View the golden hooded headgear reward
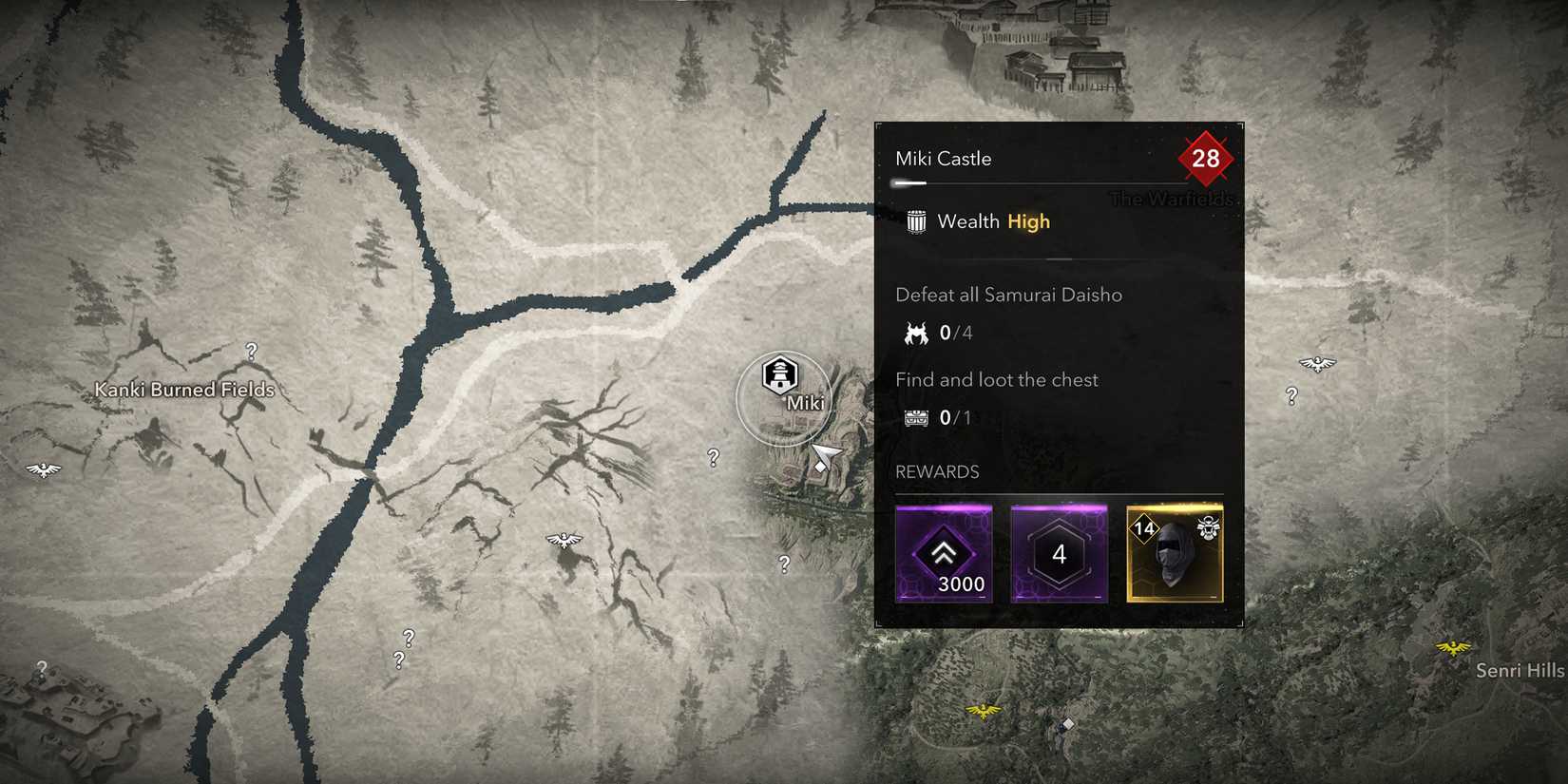The height and width of the screenshot is (784, 1568). pyautogui.click(x=1175, y=554)
